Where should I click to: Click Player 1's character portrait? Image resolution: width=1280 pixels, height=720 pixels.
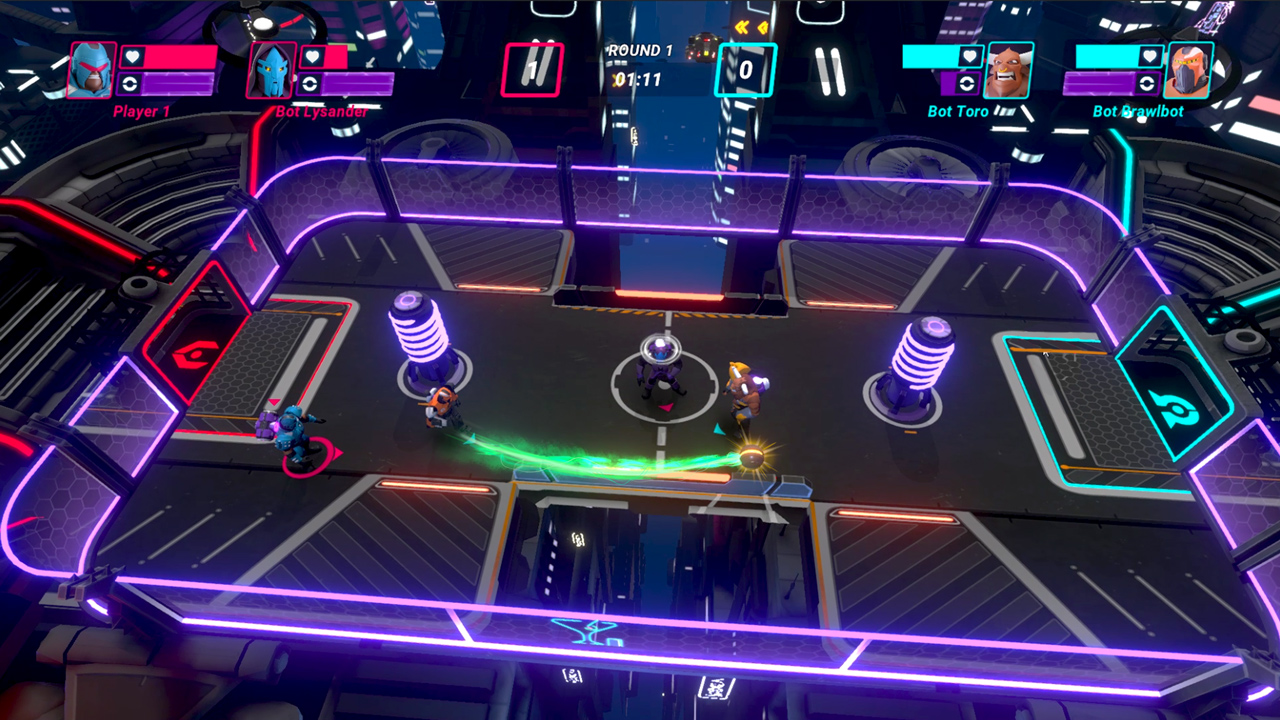pyautogui.click(x=90, y=70)
